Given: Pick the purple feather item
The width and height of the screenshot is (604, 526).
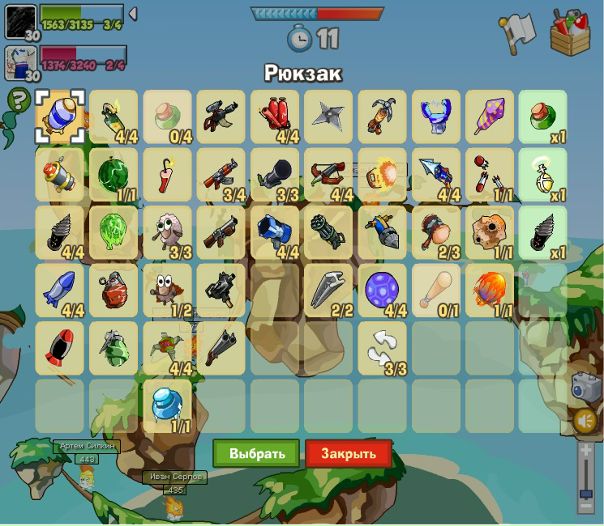Looking at the screenshot, I should [x=491, y=116].
